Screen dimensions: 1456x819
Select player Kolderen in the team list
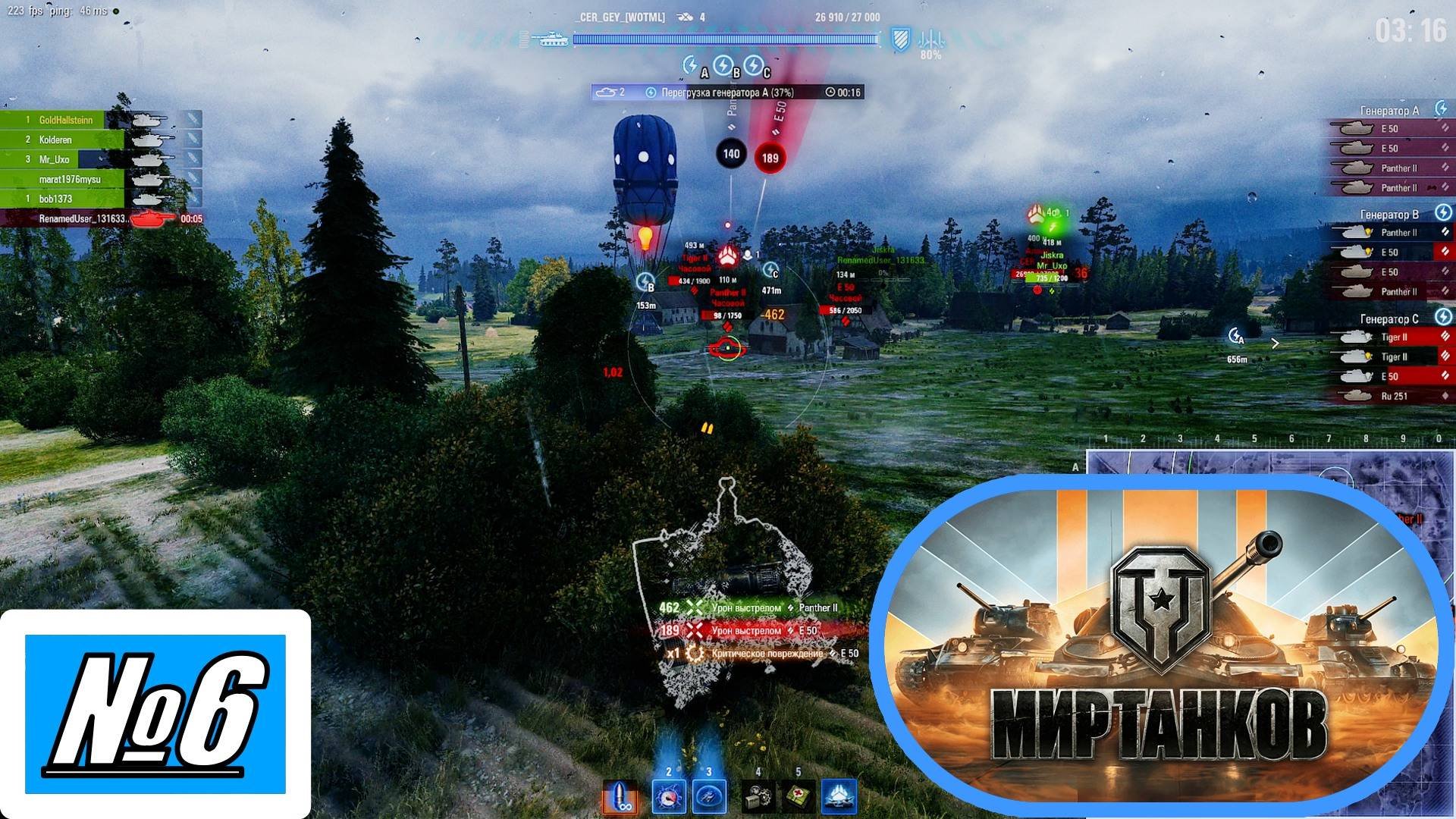click(55, 140)
